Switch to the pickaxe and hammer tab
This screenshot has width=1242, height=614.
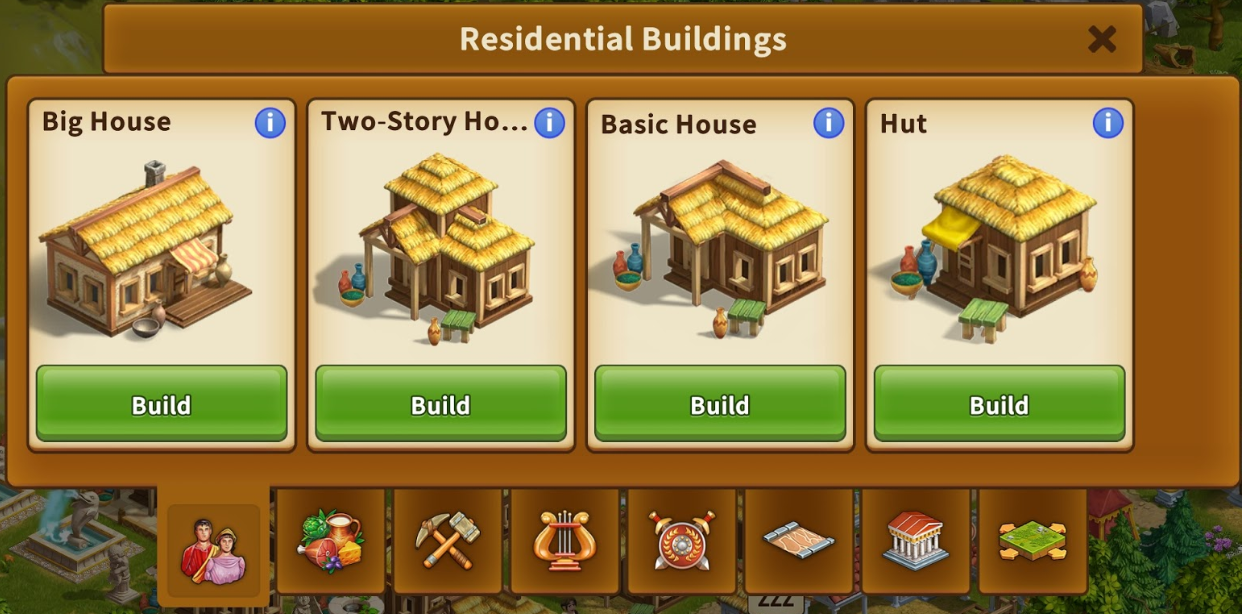tap(448, 541)
